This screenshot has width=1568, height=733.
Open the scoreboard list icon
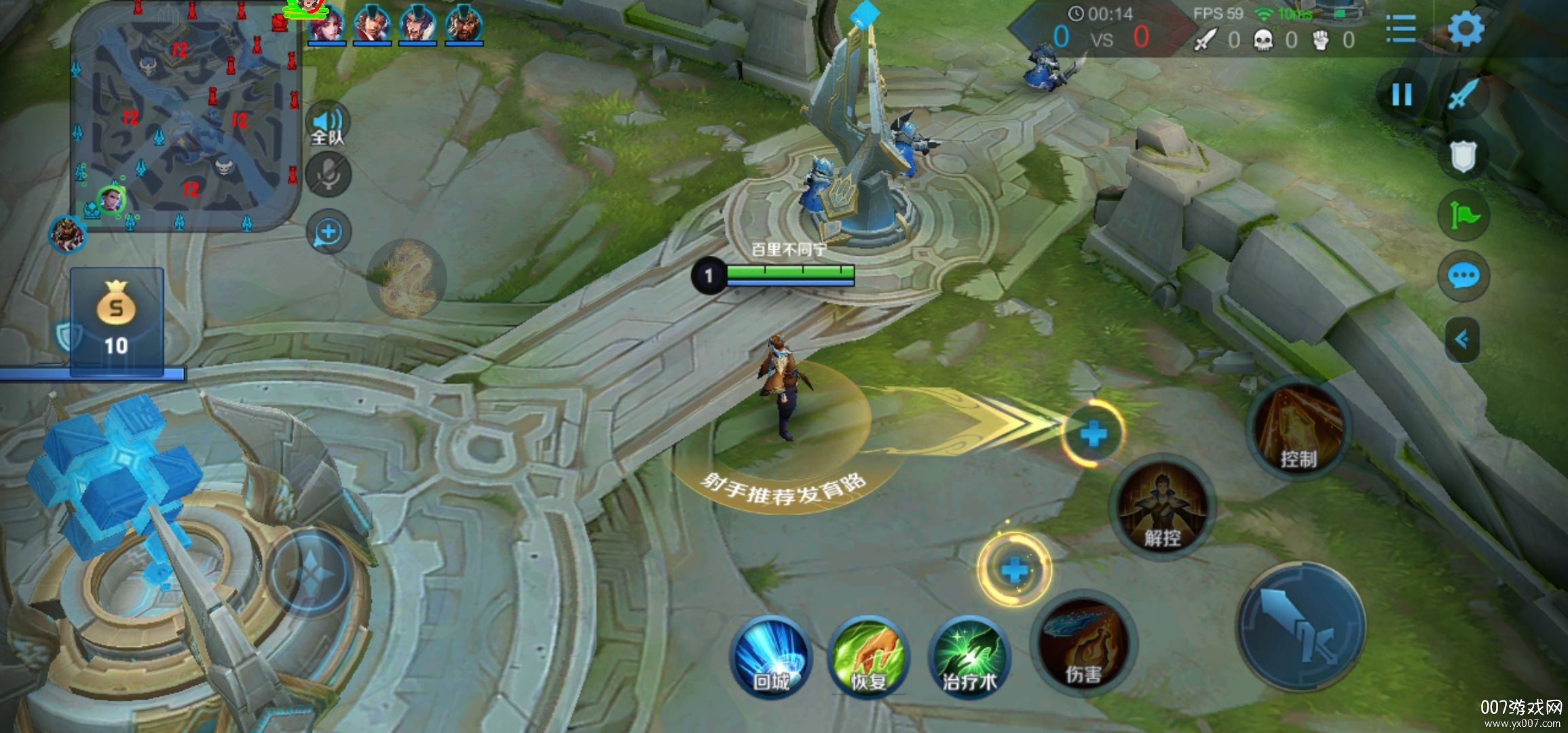point(1400,29)
